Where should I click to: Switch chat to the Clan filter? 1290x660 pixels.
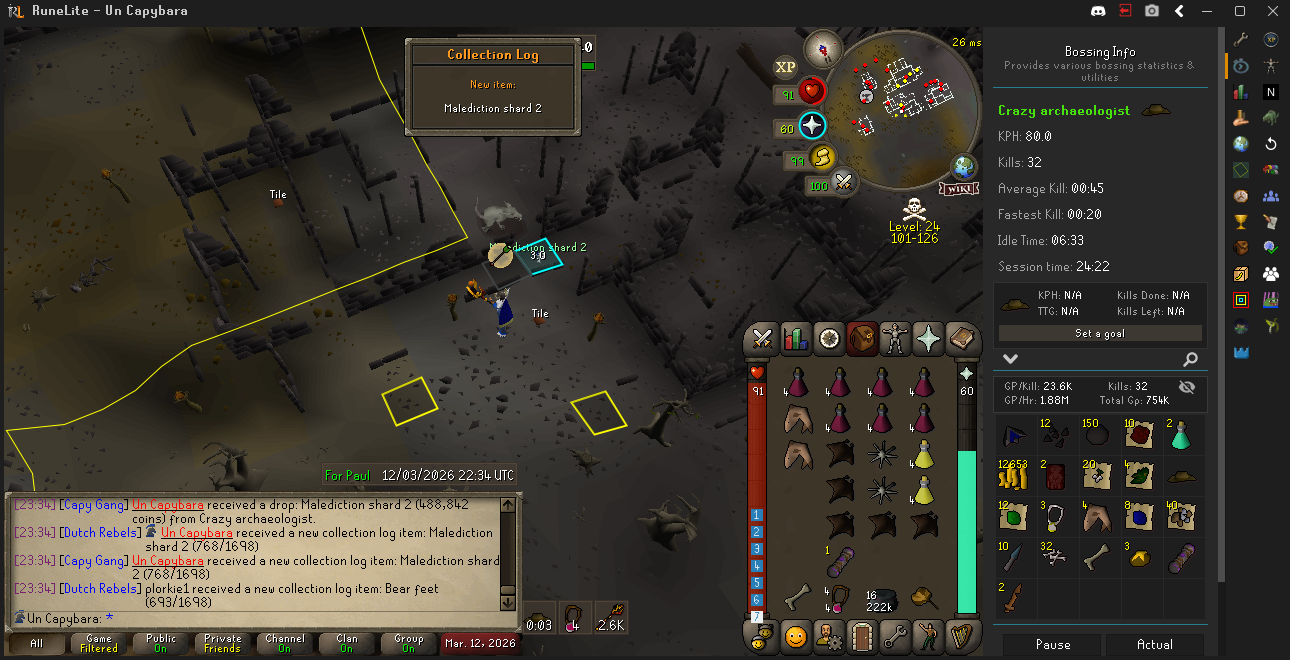pyautogui.click(x=347, y=643)
